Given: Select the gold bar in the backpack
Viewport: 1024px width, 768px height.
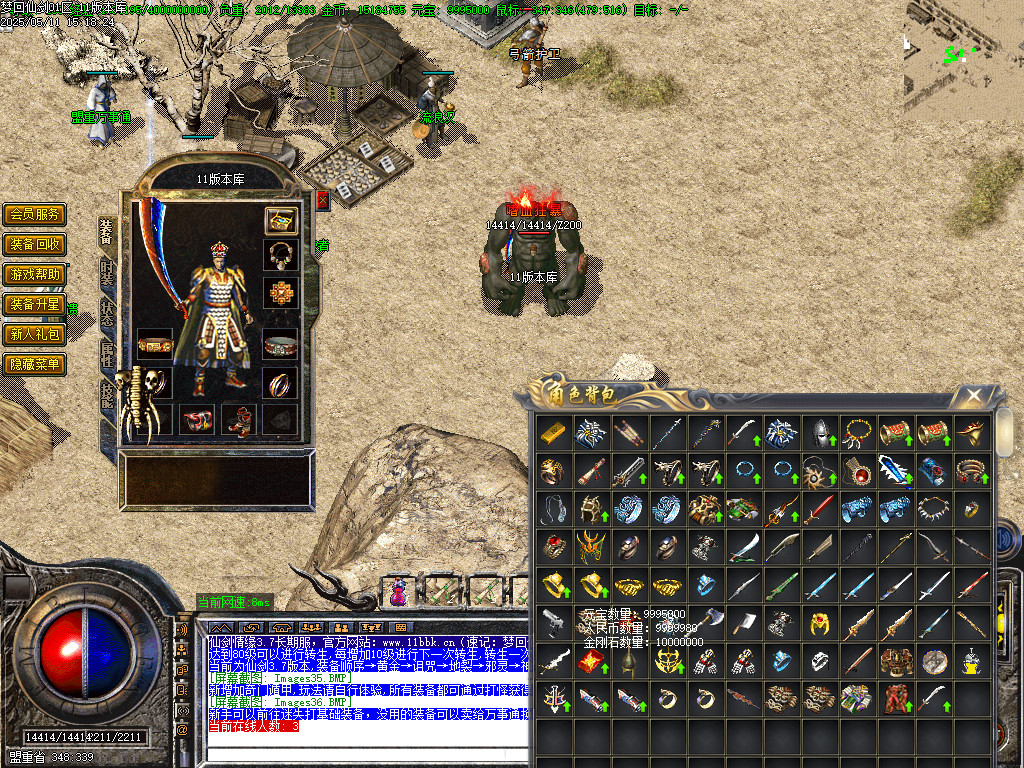Looking at the screenshot, I should pos(551,432).
